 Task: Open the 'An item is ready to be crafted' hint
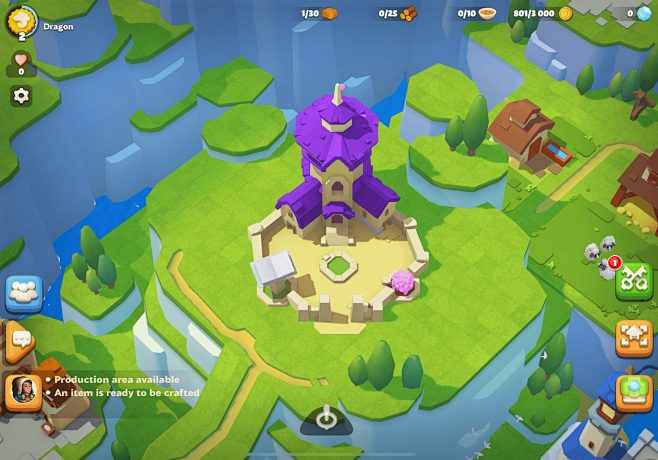tap(126, 393)
